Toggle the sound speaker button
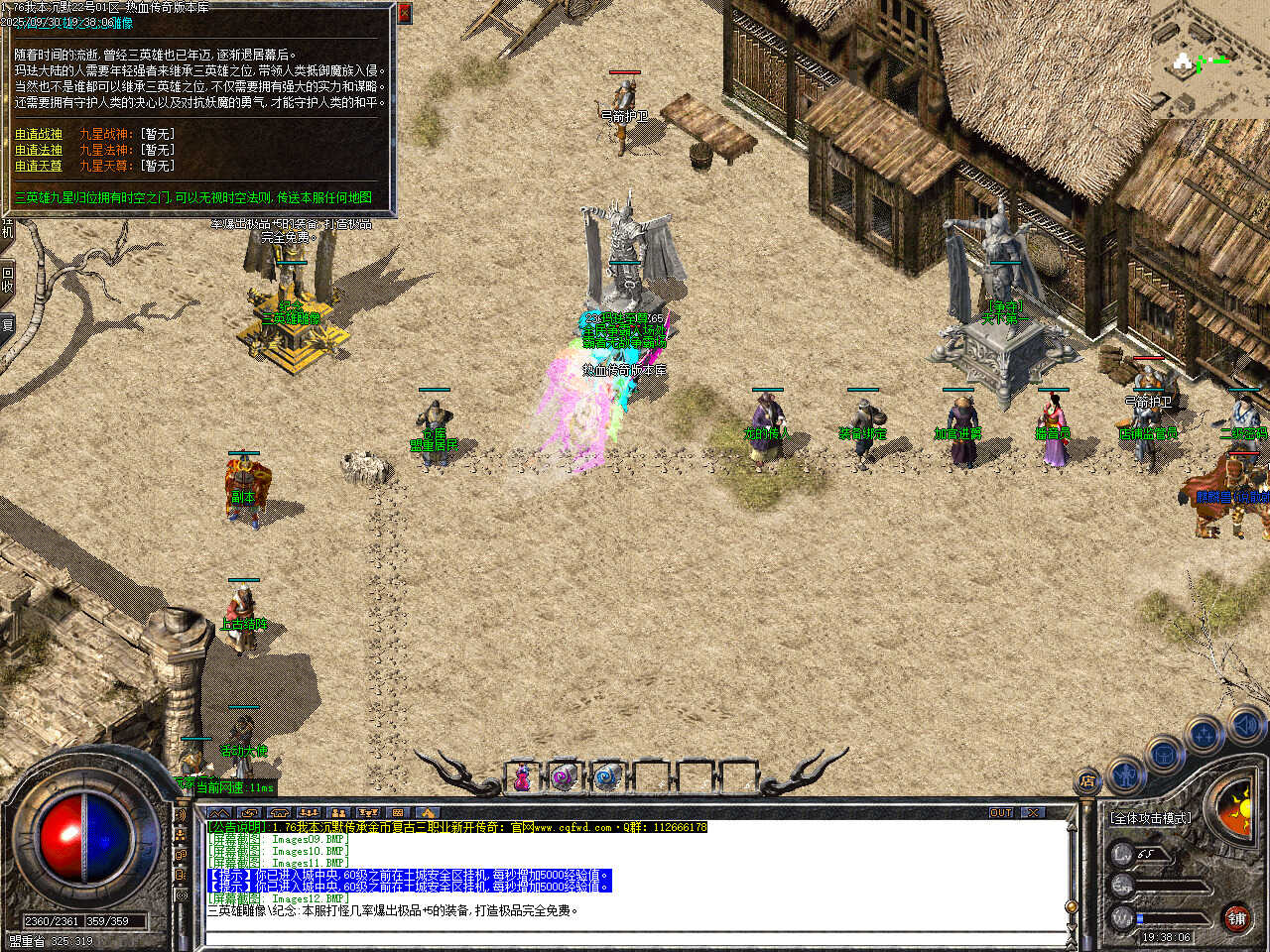The height and width of the screenshot is (952, 1270). (1244, 727)
